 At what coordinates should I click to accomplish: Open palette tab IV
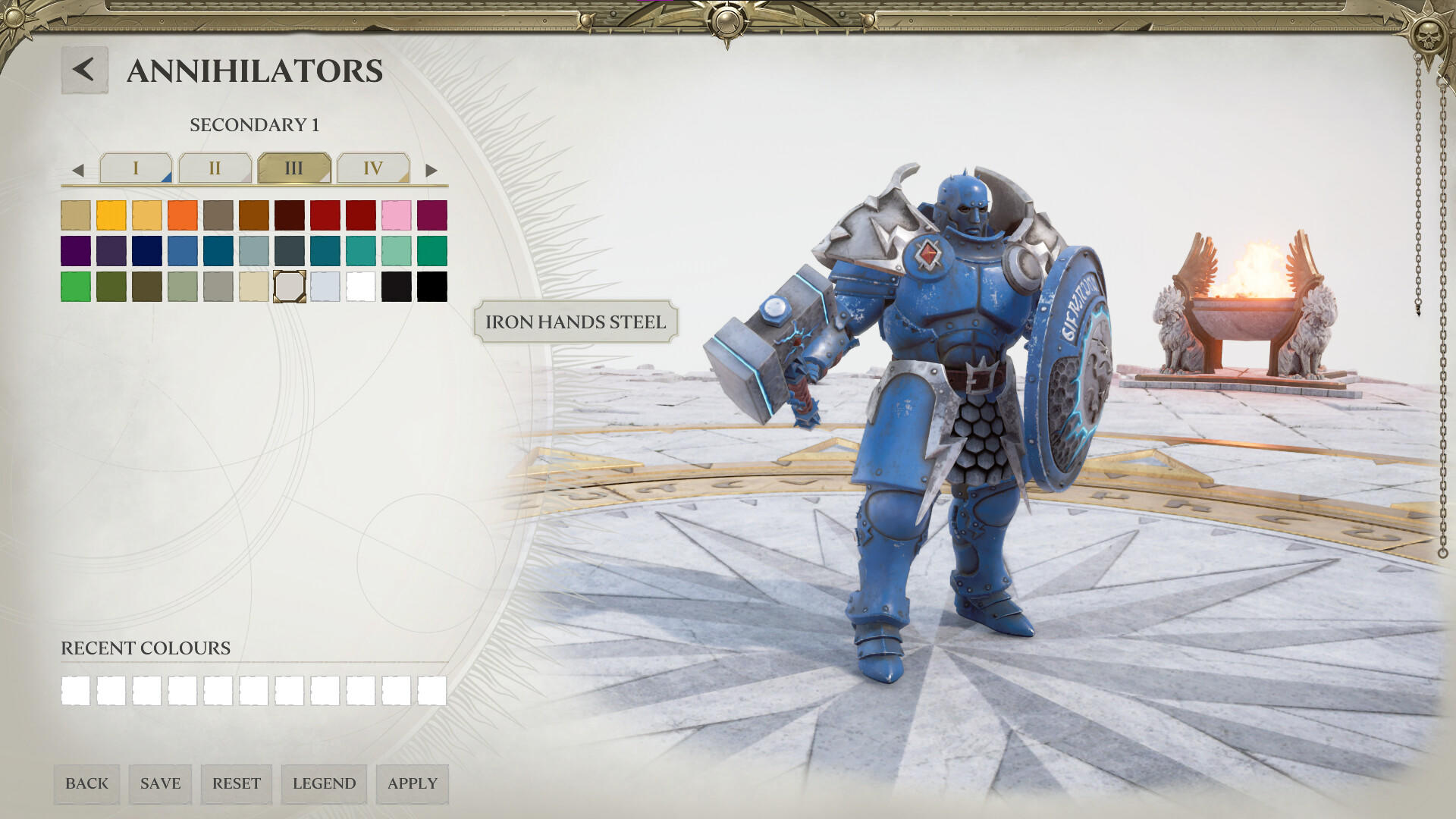(x=373, y=168)
